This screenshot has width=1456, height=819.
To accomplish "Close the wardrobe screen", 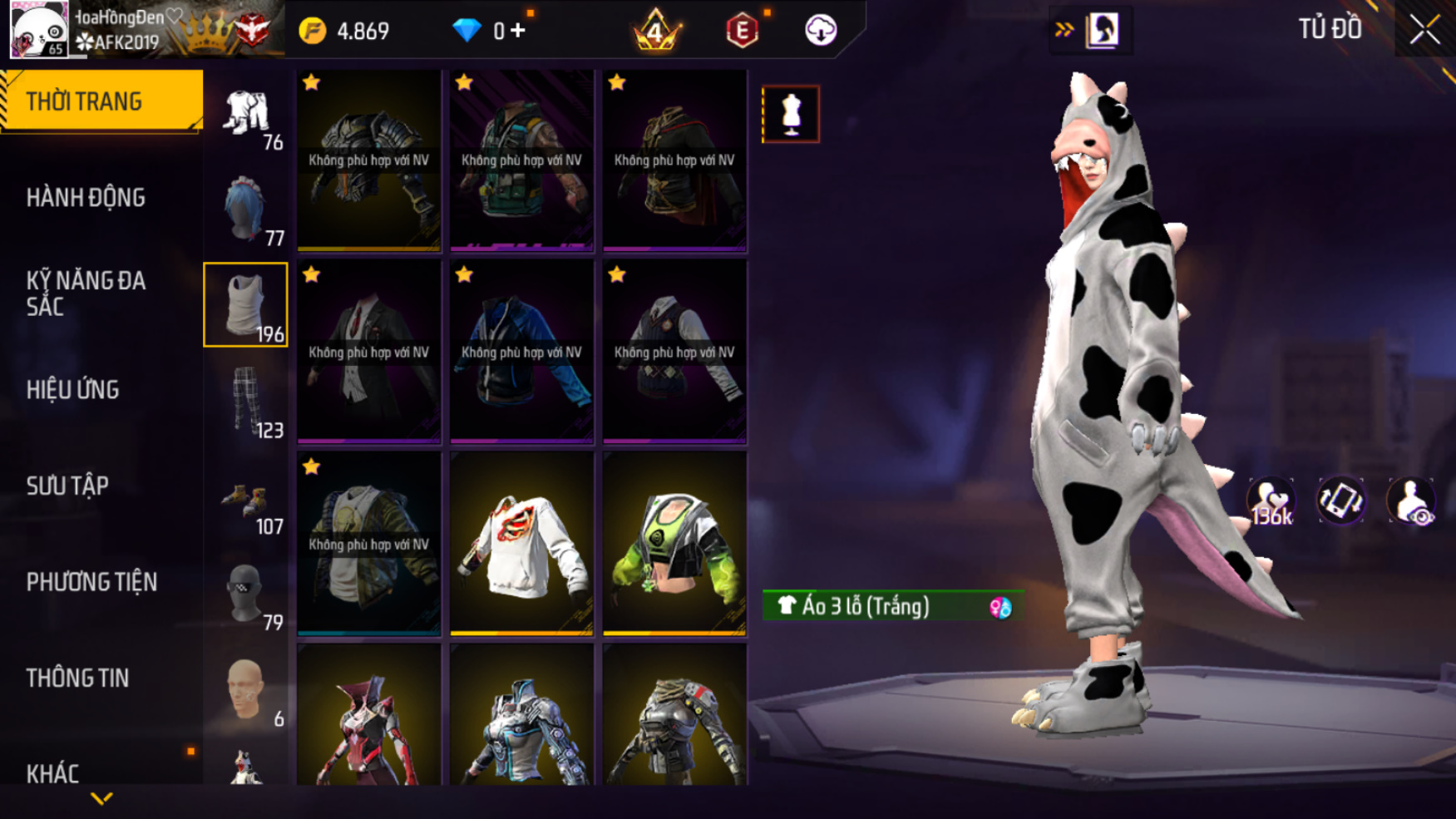I will click(x=1424, y=30).
